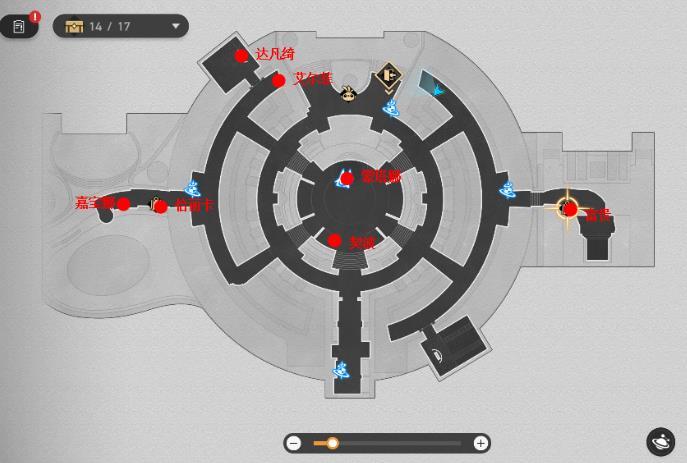Screen dimensions: 687x463
Task: Open the planet Star Rail Map icon
Action: (660, 440)
